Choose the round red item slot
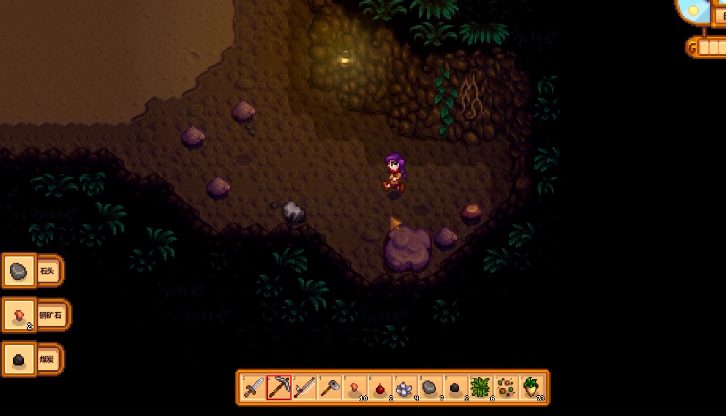Image resolution: width=726 pixels, height=416 pixels. point(380,387)
